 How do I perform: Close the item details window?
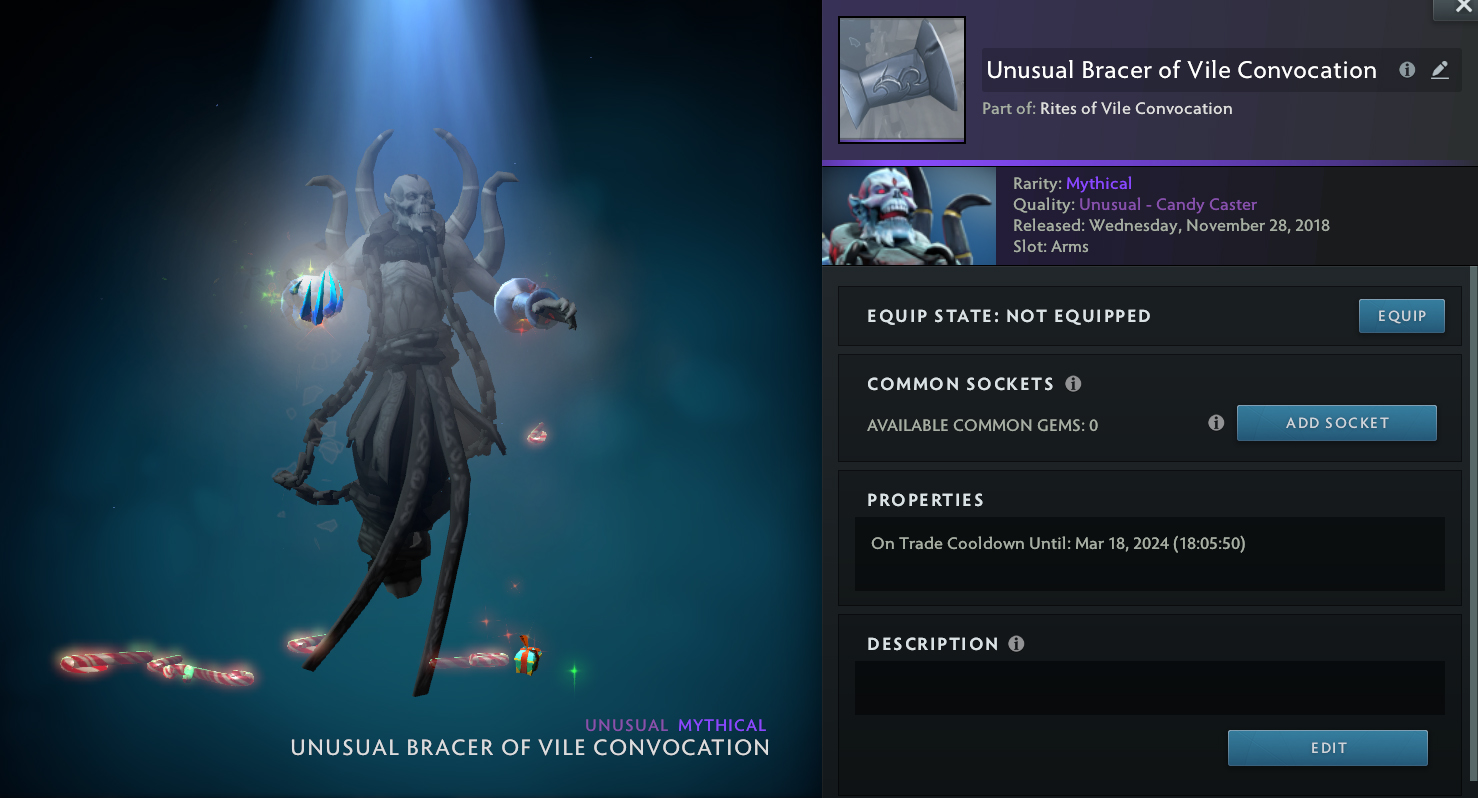coord(1455,9)
